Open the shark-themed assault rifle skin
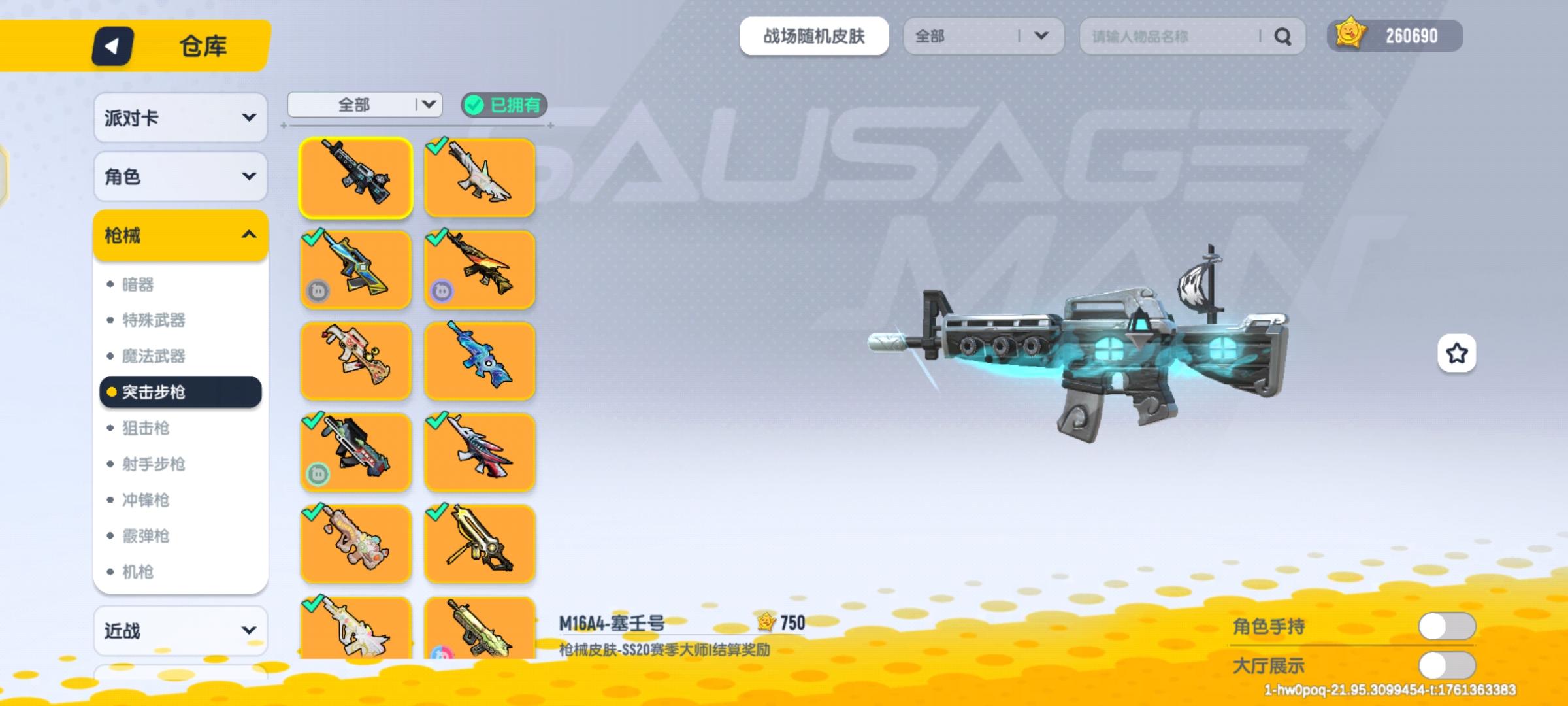 tap(480, 177)
